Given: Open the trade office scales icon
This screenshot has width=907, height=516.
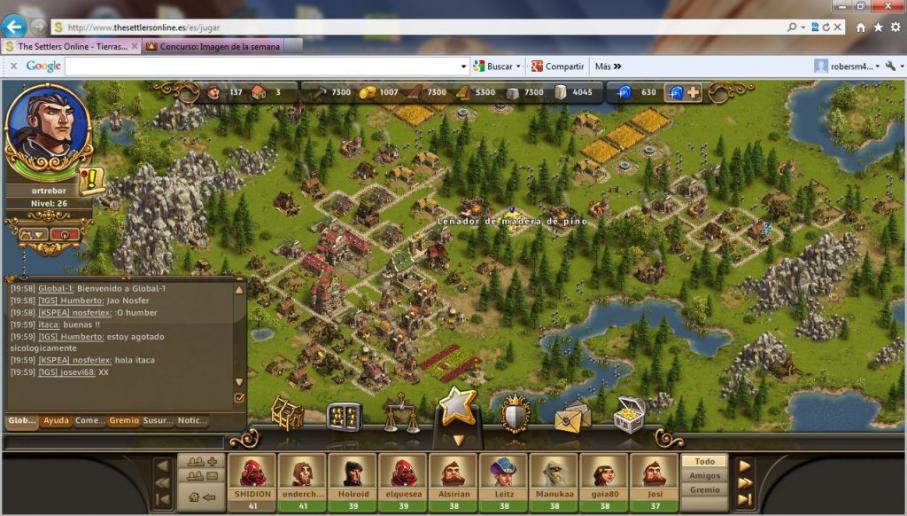Looking at the screenshot, I should pos(401,413).
